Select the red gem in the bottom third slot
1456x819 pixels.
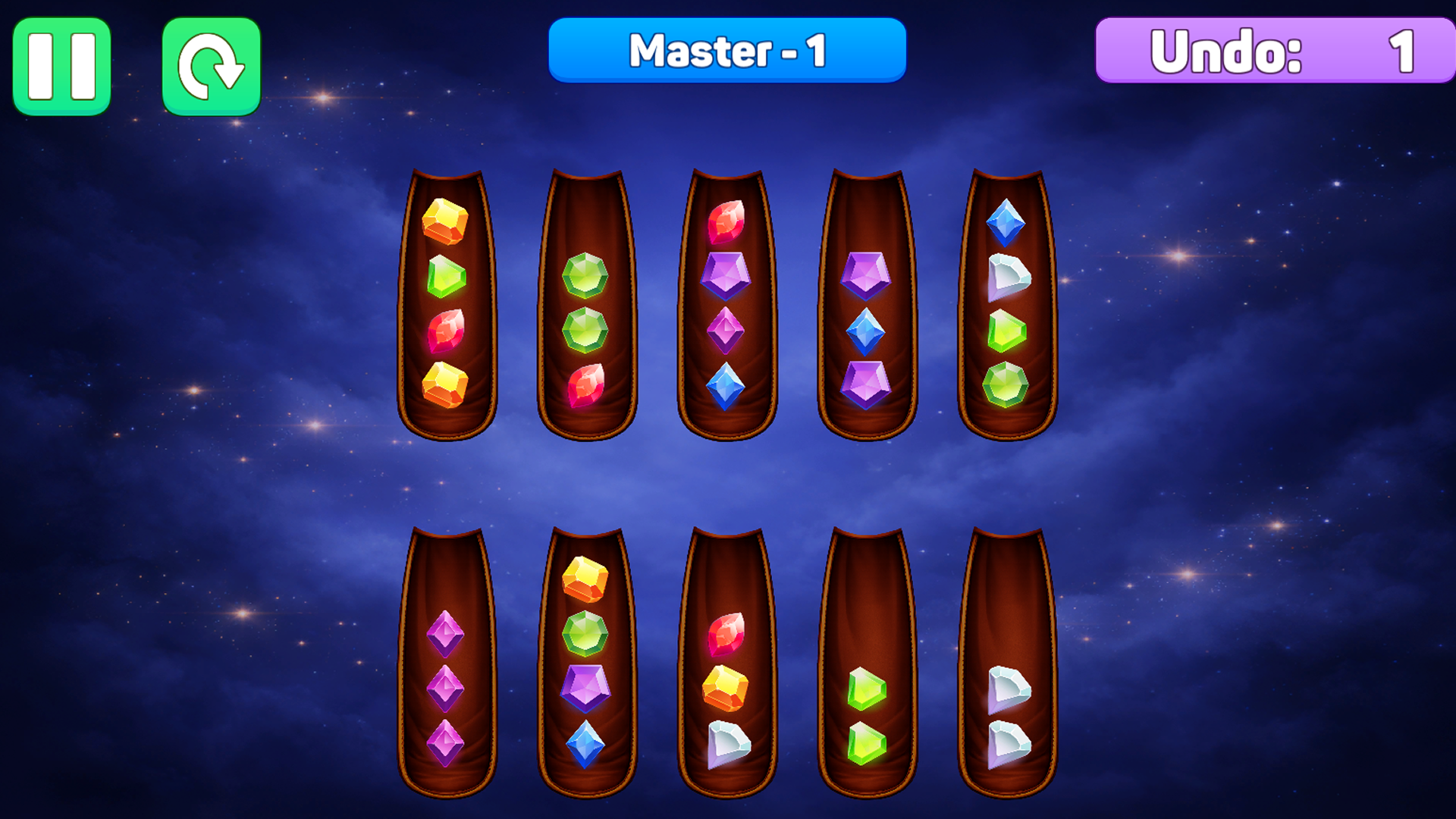pyautogui.click(x=726, y=633)
